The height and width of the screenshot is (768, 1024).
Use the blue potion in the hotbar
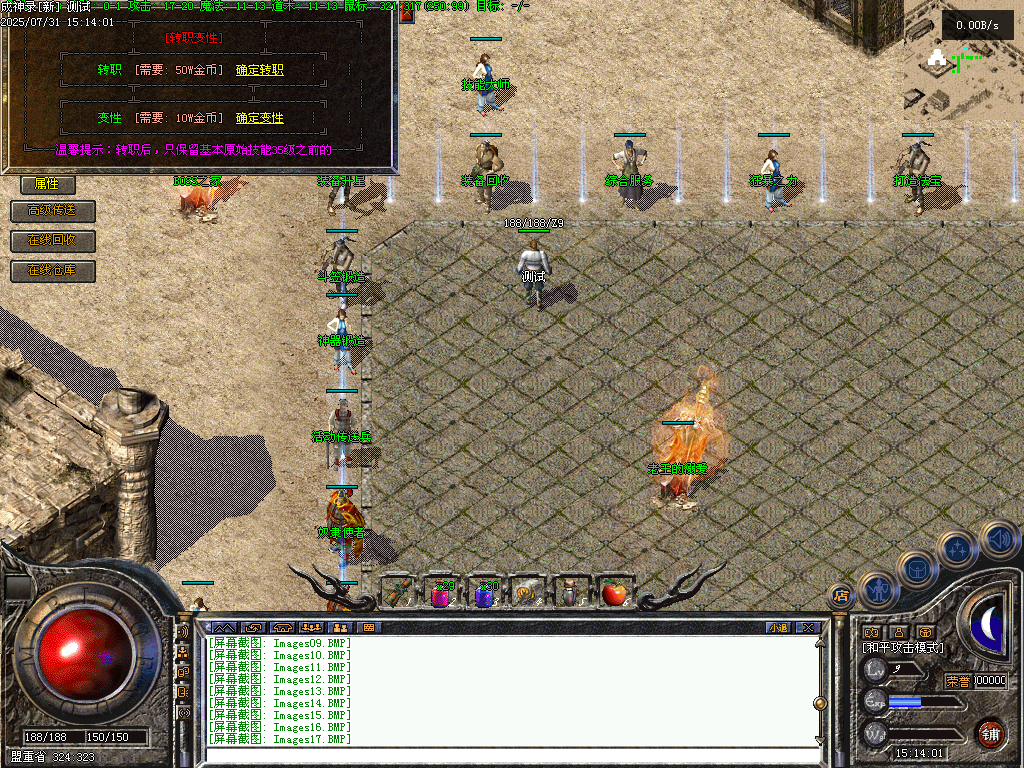(485, 594)
